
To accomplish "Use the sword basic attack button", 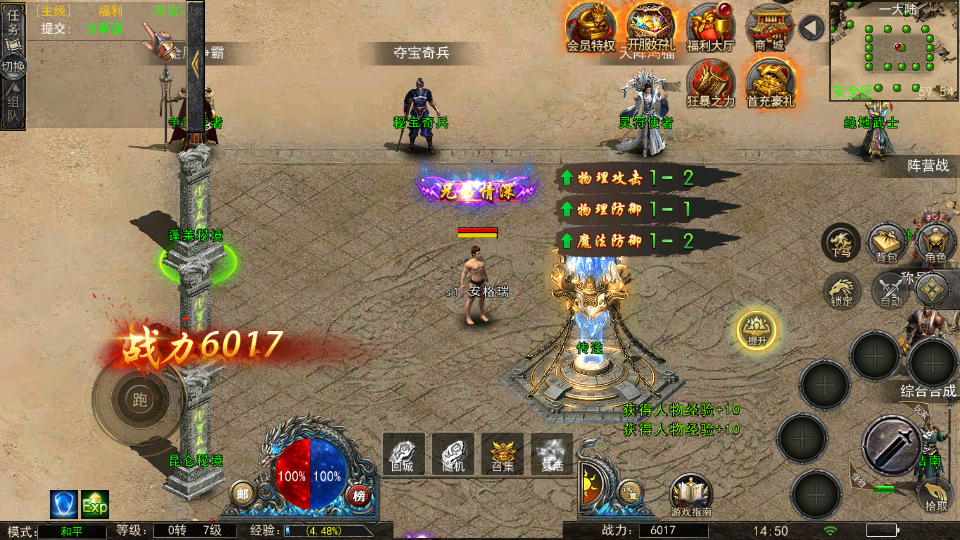I will (x=891, y=444).
